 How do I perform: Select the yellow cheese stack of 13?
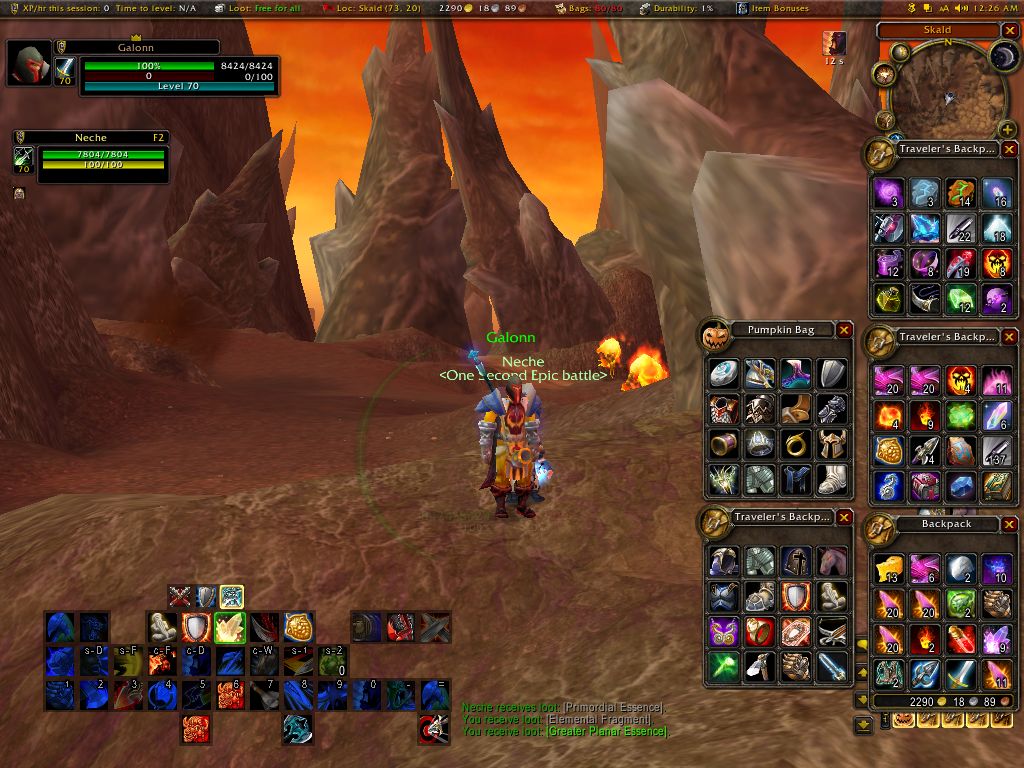[x=888, y=569]
